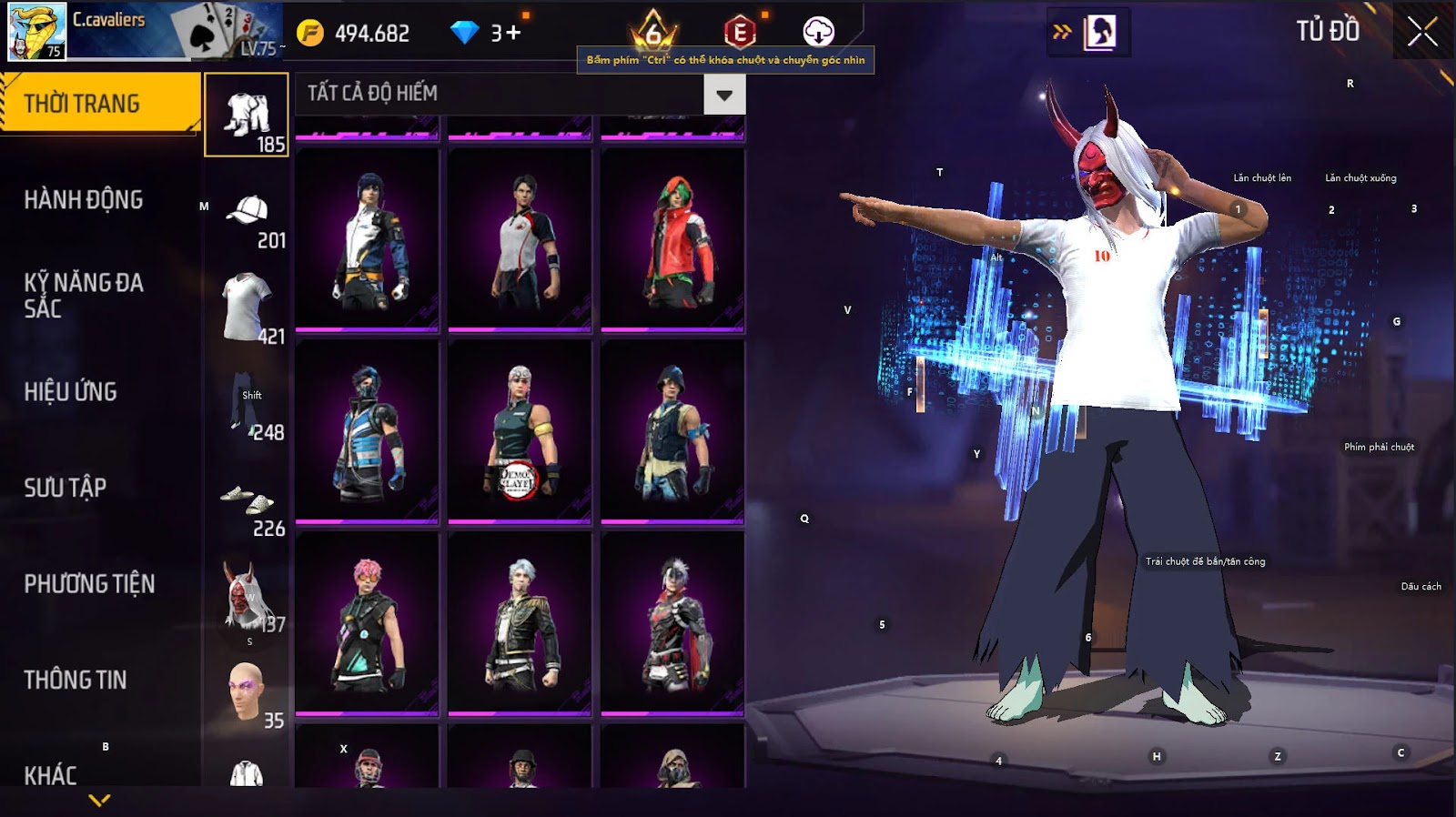The height and width of the screenshot is (817, 1456).
Task: Choose the outfit sets category with 185 items
Action: tap(247, 116)
